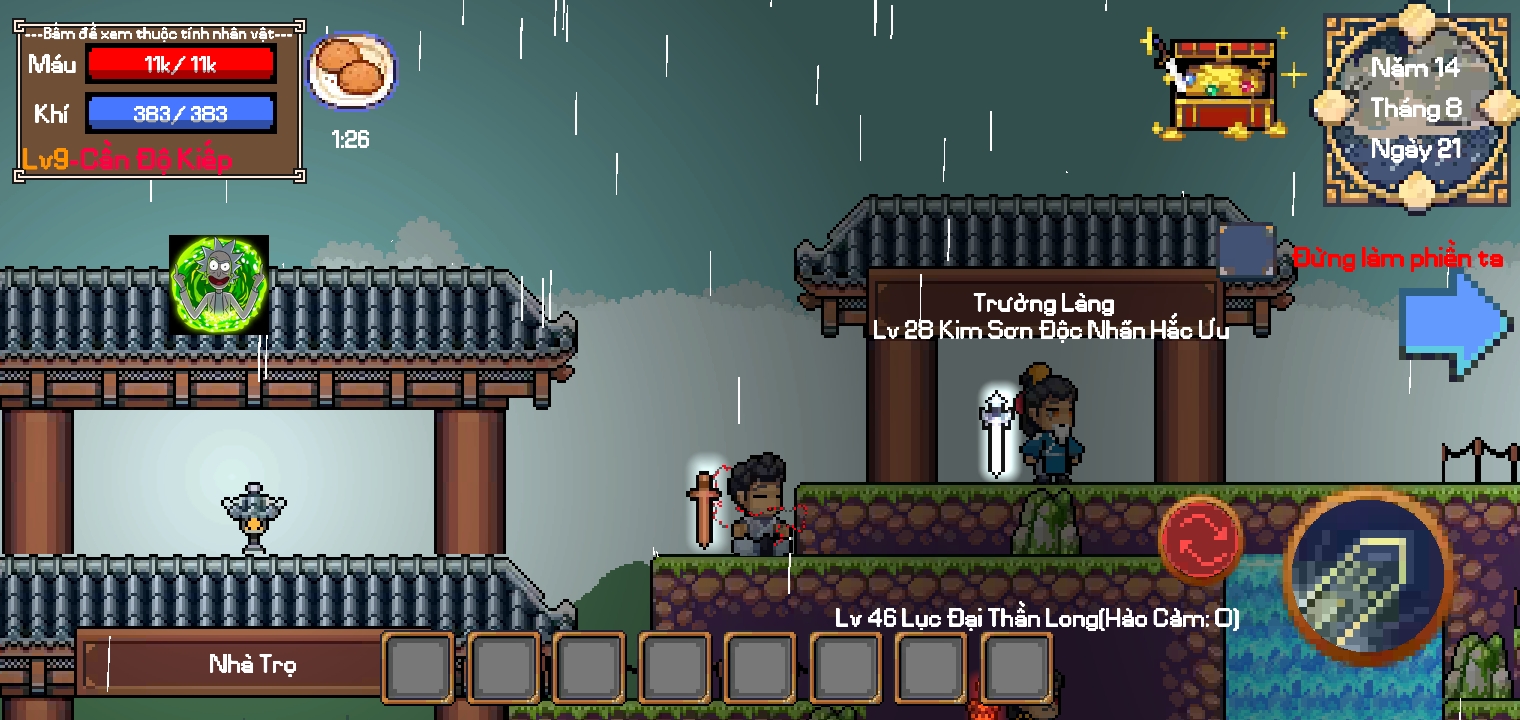Viewport: 1520px width, 720px height.
Task: Tap Lv 46 Lục Đại Thần Long name label
Action: coord(1037,618)
